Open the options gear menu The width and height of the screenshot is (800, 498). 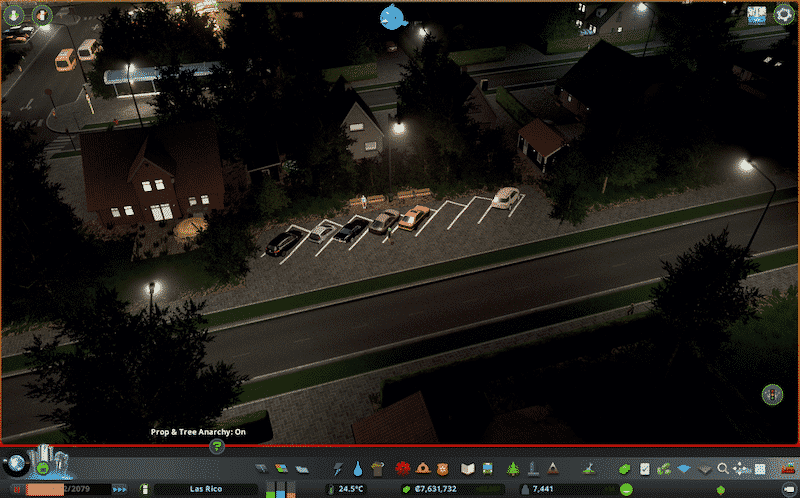click(x=785, y=15)
